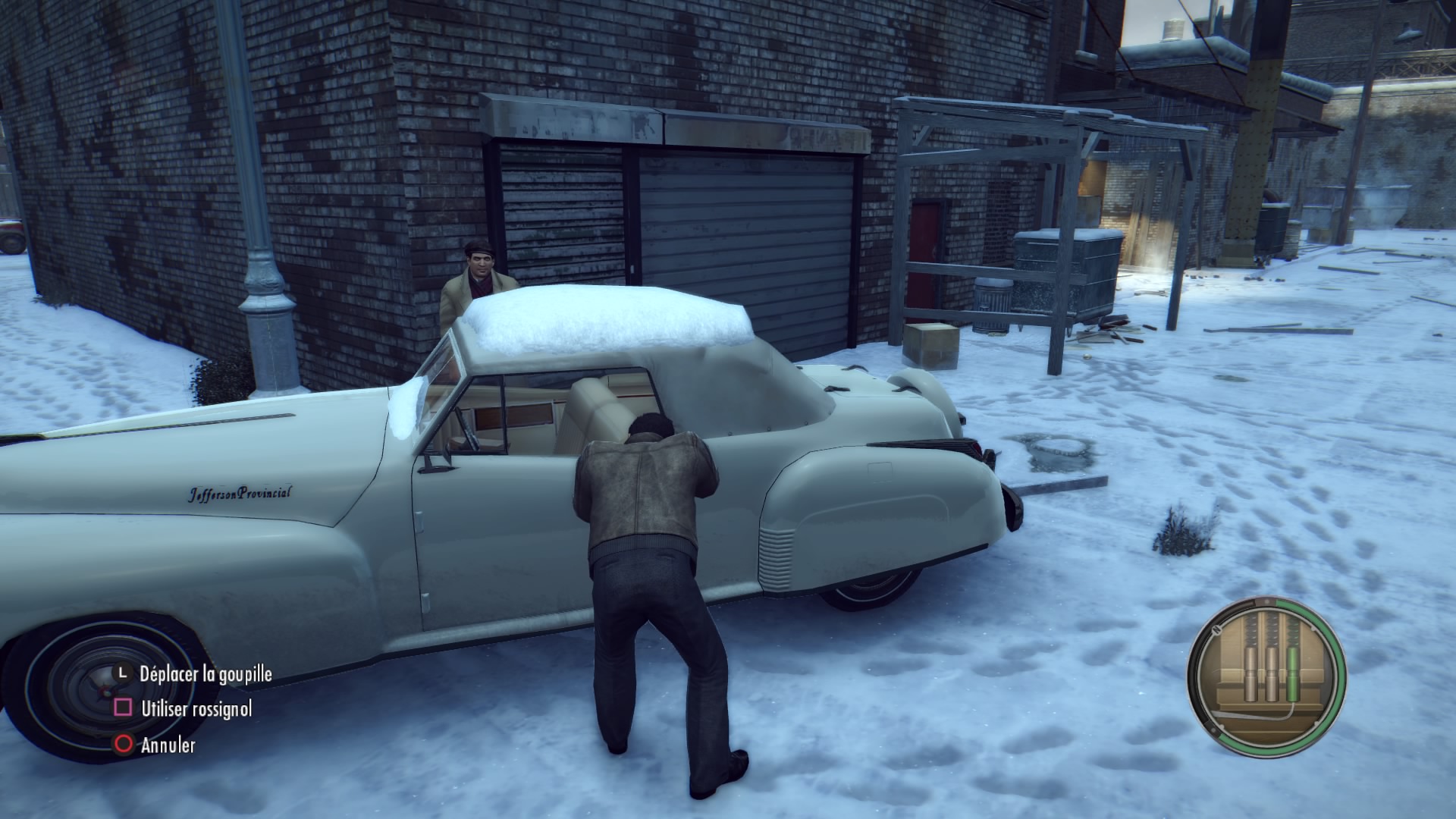Click the 'Annuler' option
The height and width of the screenshot is (819, 1456).
point(168,745)
